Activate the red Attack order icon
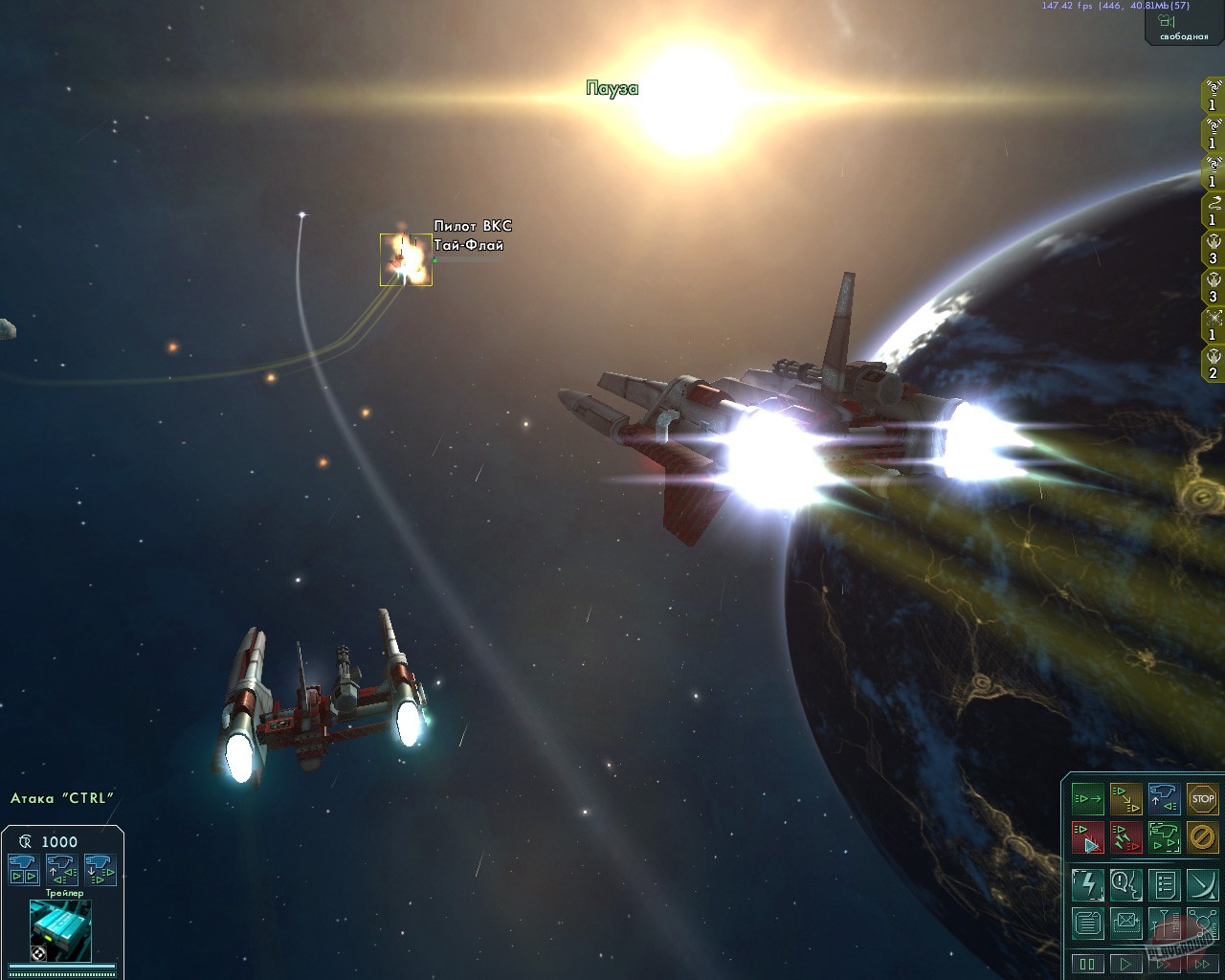Screen dimensions: 1225x980 point(1088,836)
